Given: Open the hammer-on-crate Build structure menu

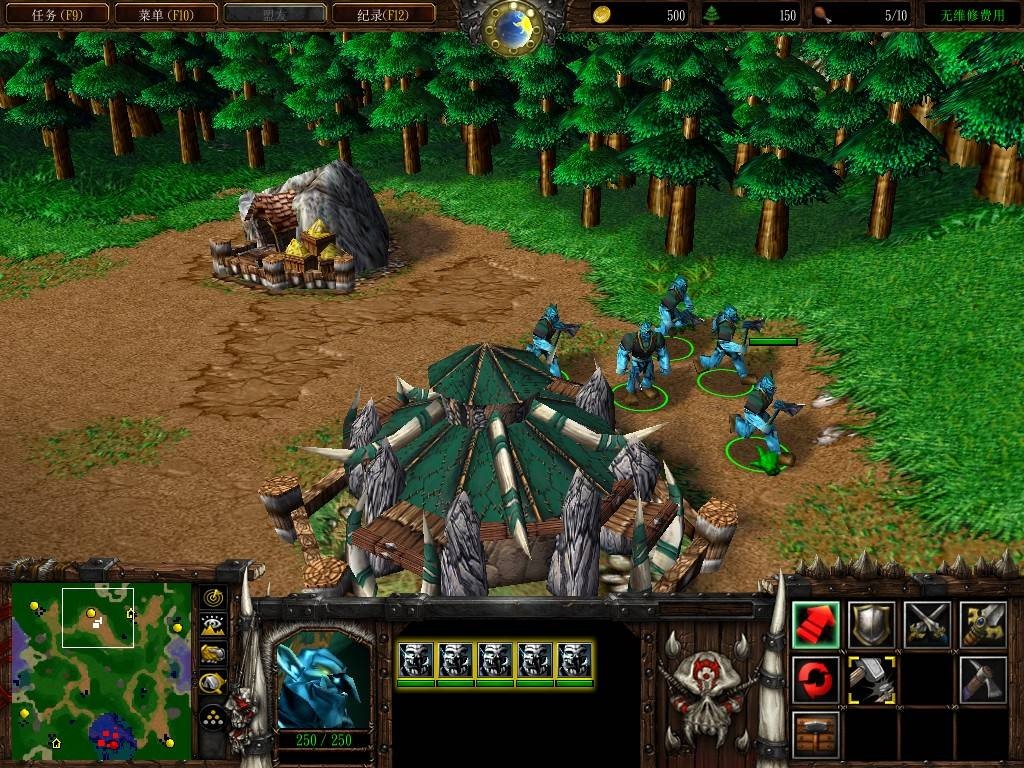Looking at the screenshot, I should coord(816,735).
